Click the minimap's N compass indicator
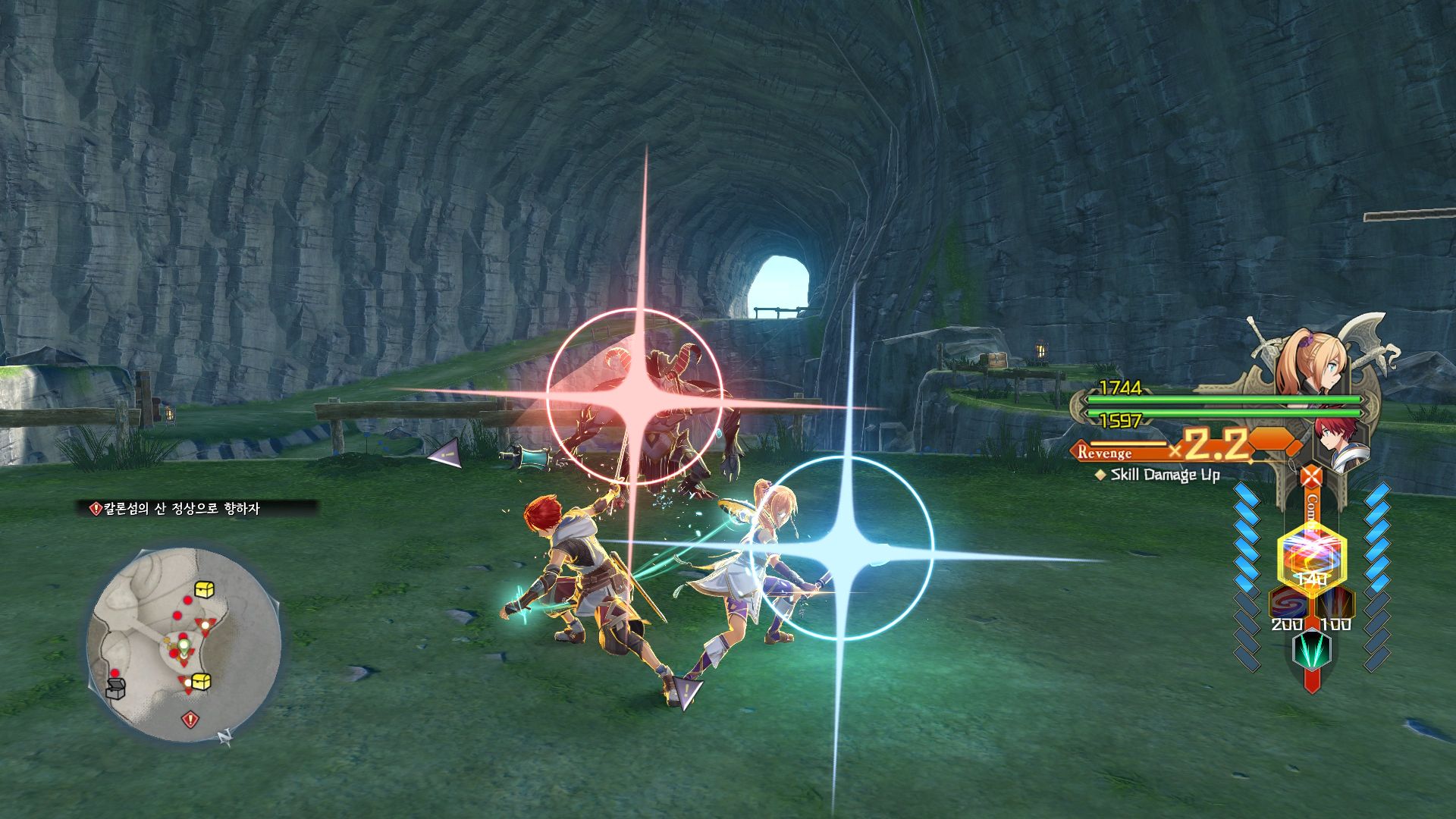Viewport: 1456px width, 819px height. pos(224,736)
